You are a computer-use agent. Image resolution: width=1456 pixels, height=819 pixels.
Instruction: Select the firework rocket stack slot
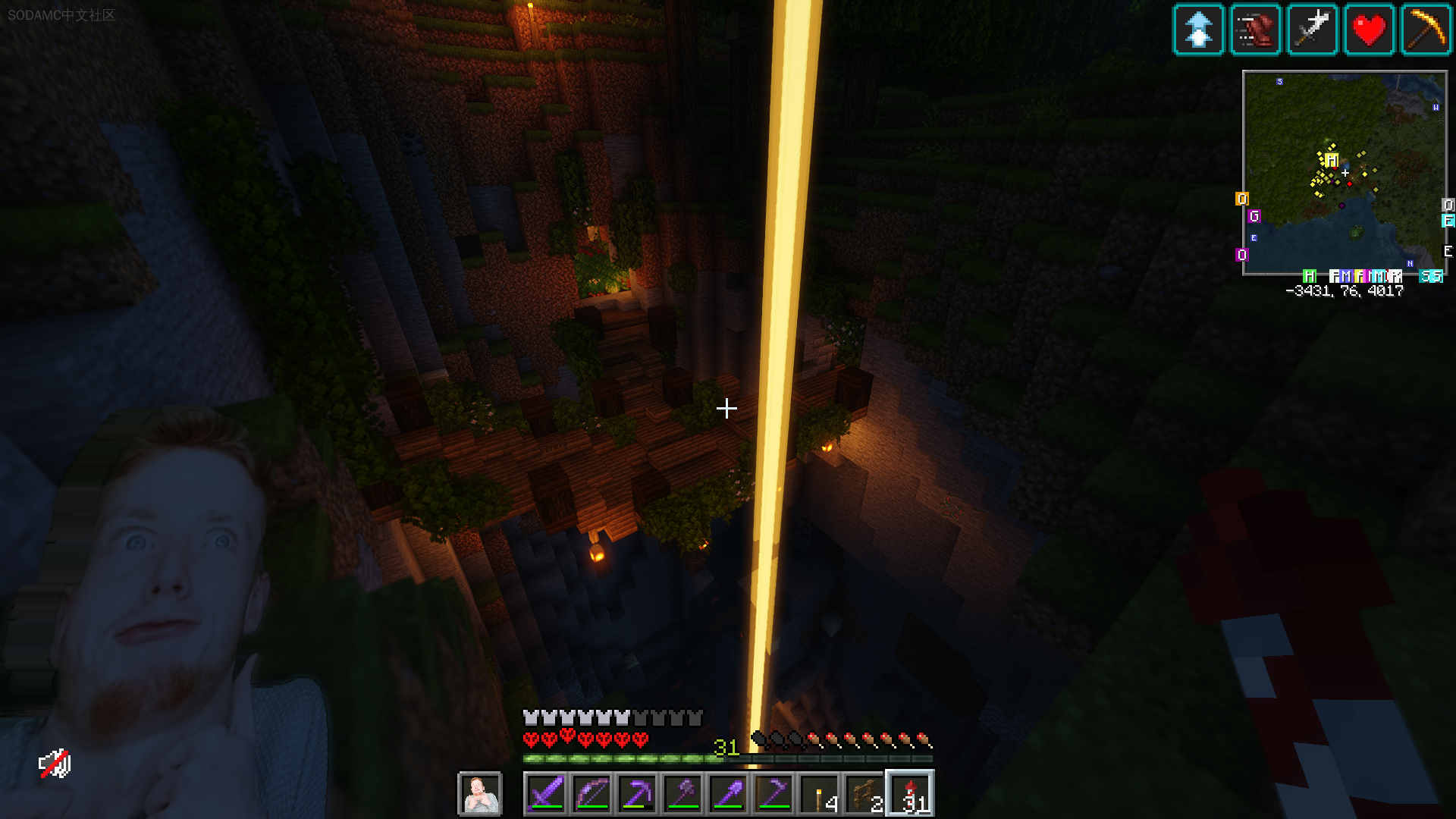[911, 794]
